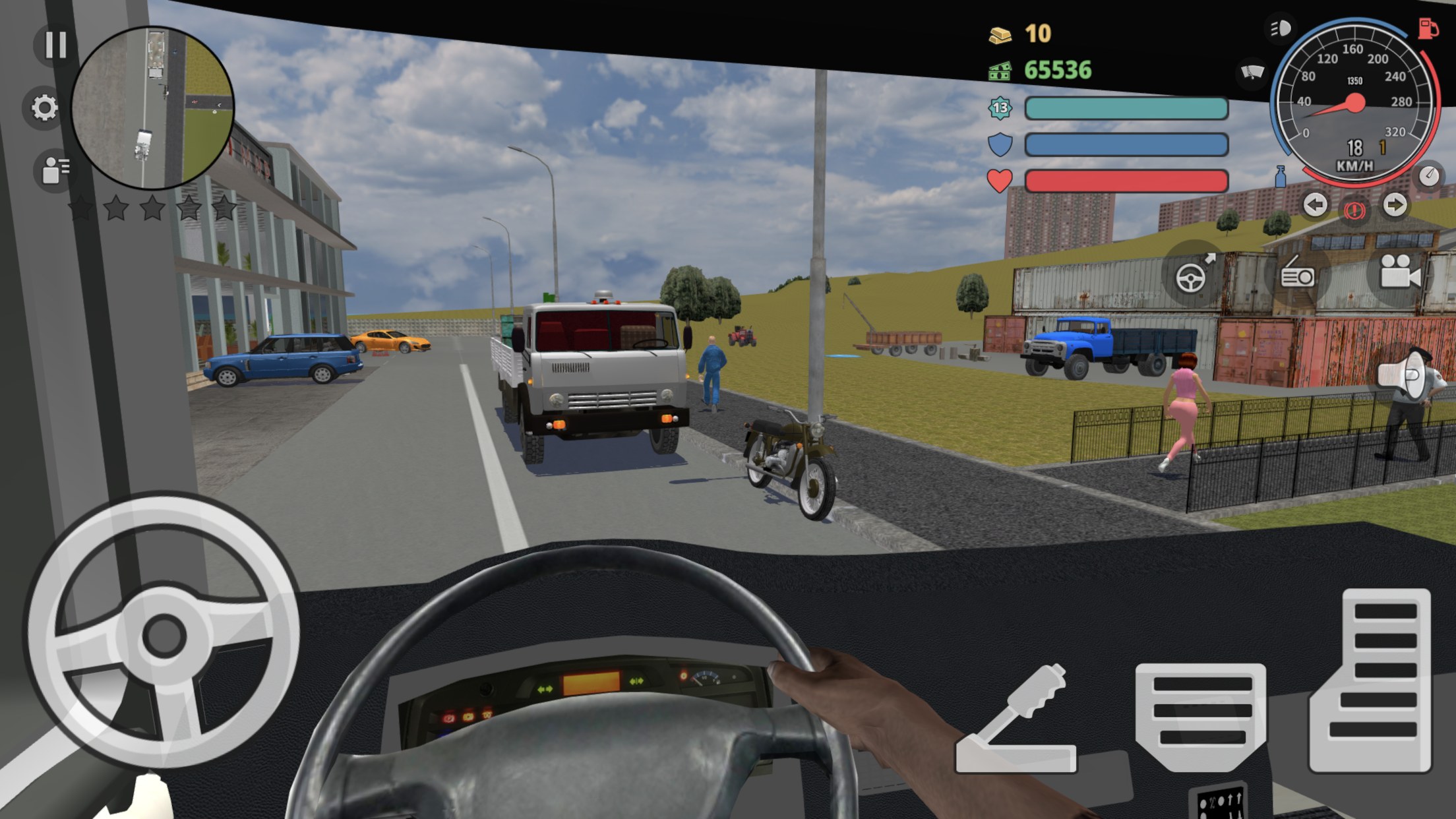Toggle the left turn signal arrow
This screenshot has width=1456, height=819.
tap(1315, 206)
